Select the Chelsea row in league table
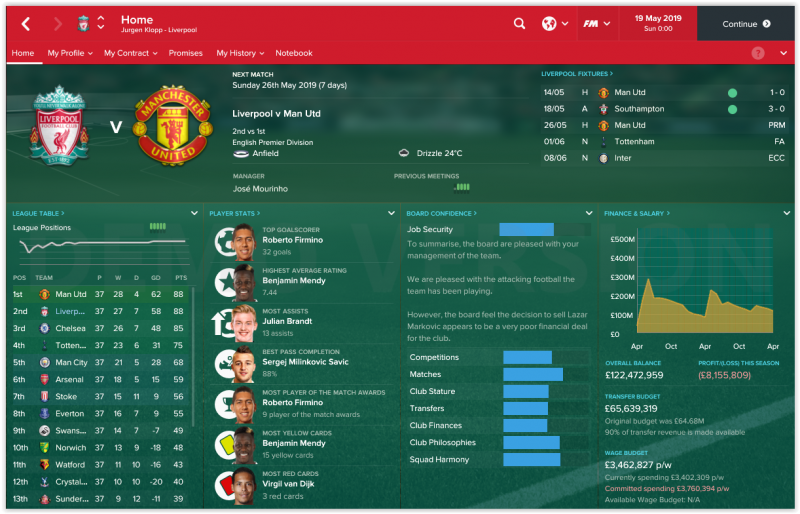Viewport: 800px width, 514px height. click(x=100, y=328)
